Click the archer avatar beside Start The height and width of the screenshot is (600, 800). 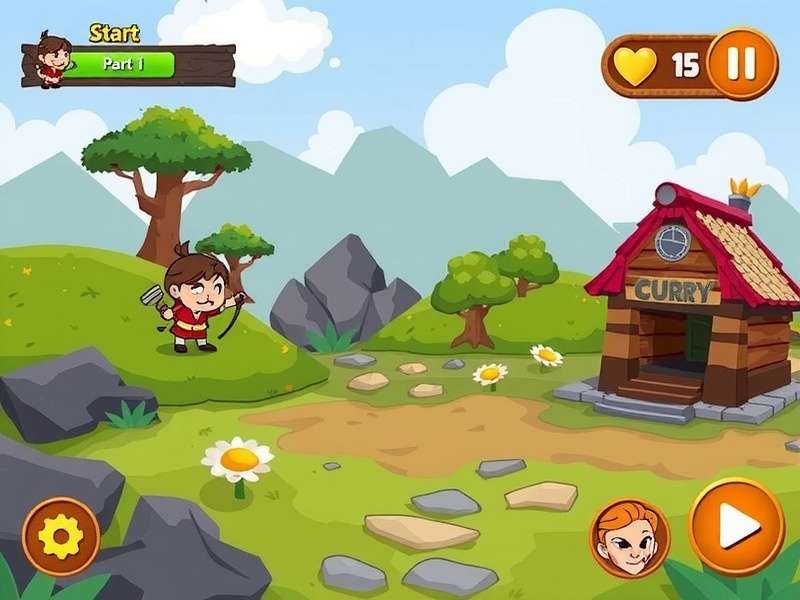click(51, 59)
